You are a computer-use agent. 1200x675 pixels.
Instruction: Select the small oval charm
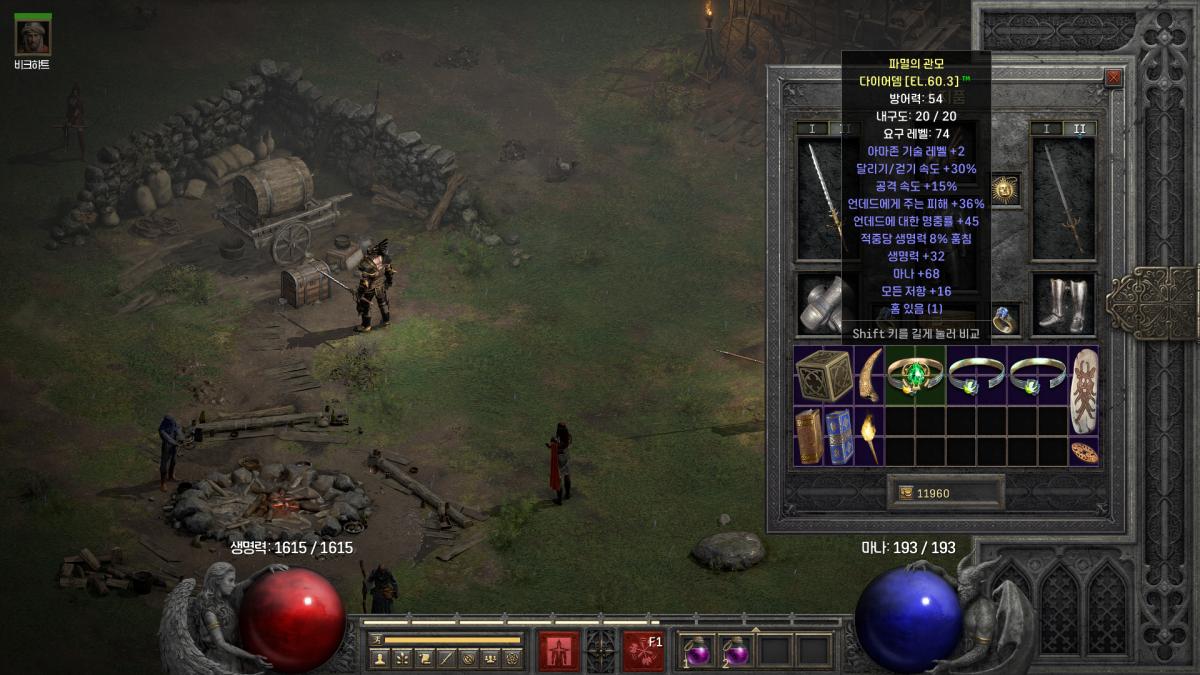tap(1083, 452)
